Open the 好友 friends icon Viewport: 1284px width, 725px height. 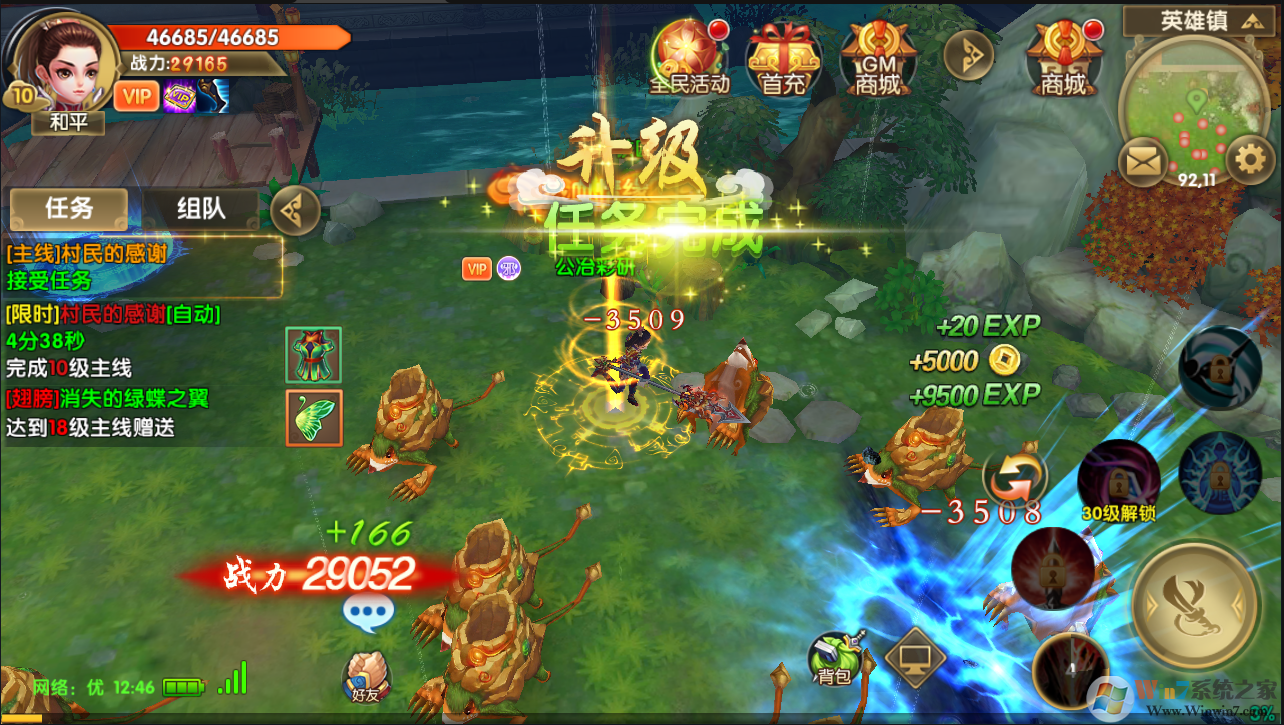point(366,677)
